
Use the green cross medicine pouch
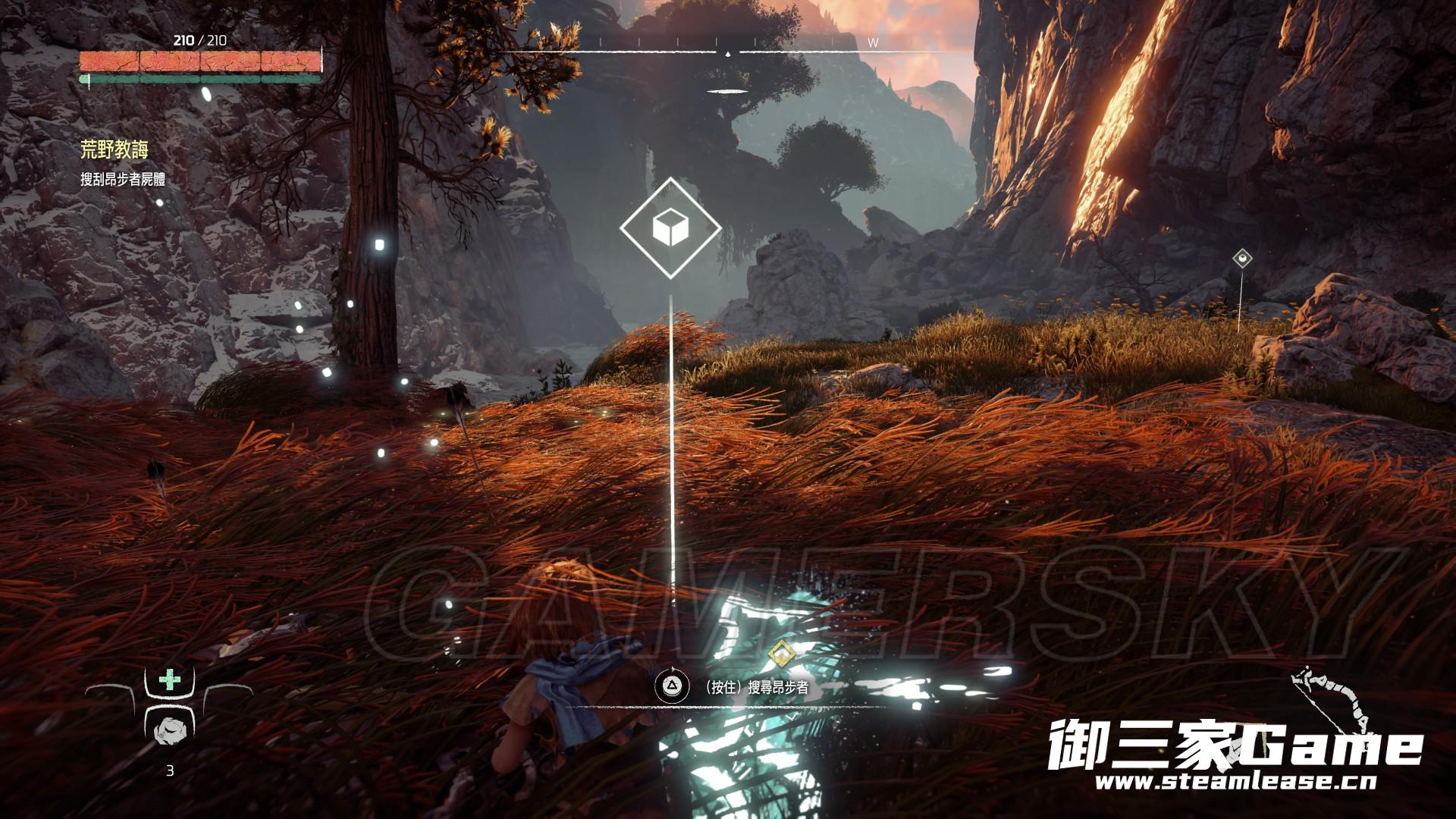click(x=169, y=680)
